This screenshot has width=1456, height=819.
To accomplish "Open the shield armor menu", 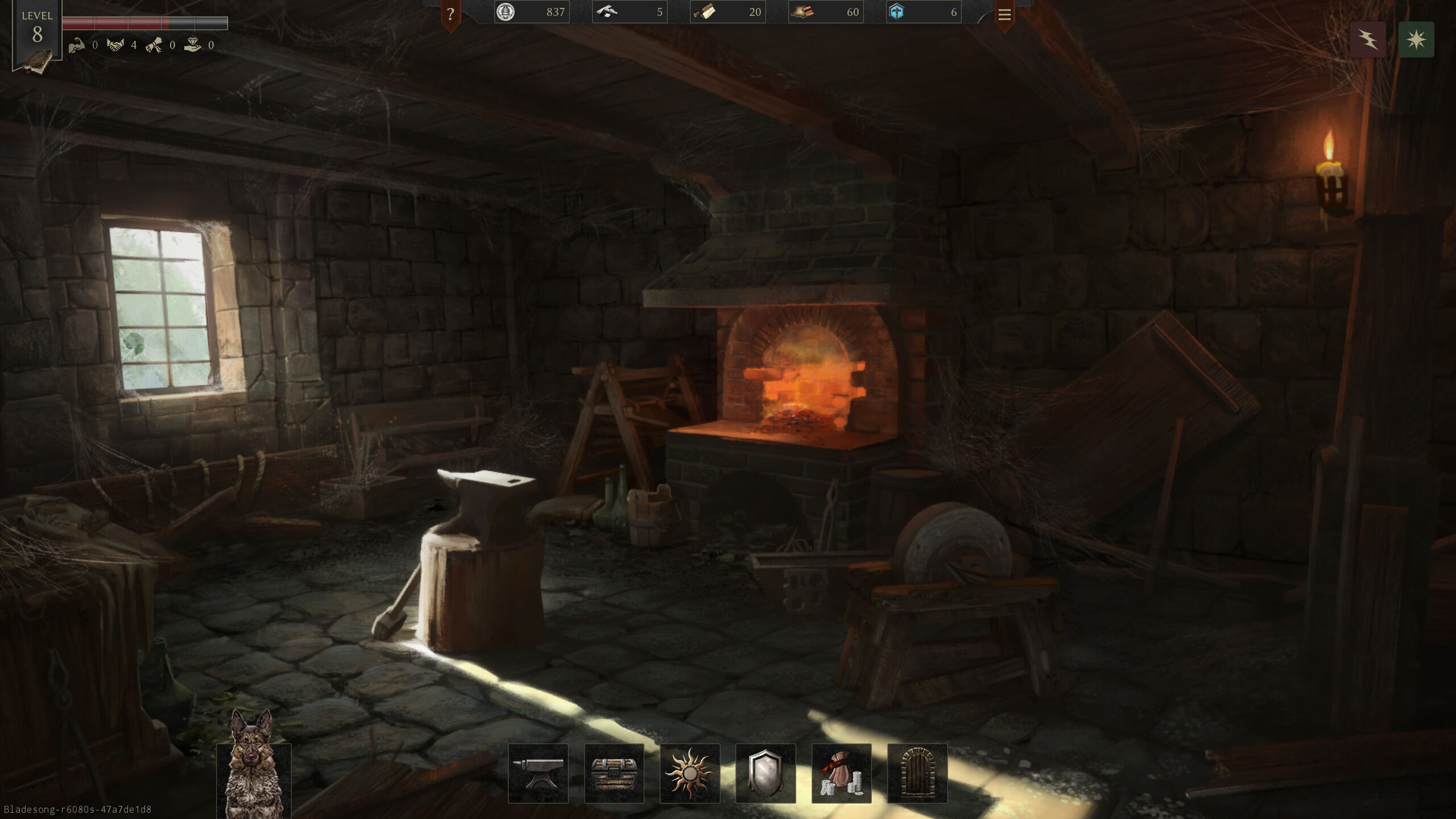I will 766,773.
